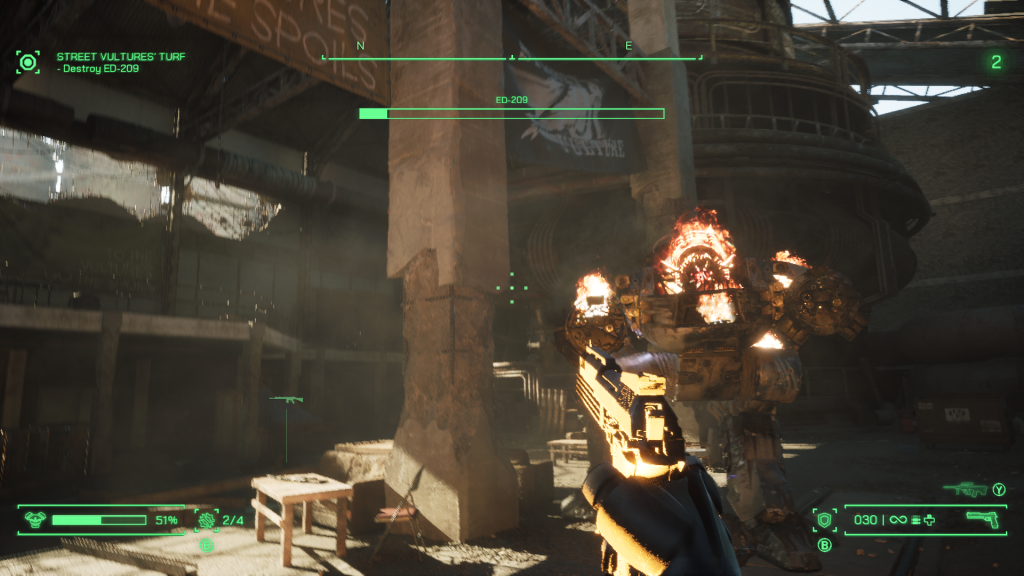The height and width of the screenshot is (576, 1024).
Task: Select the Street Vultures' Turf objective tracker
Action: pos(120,57)
